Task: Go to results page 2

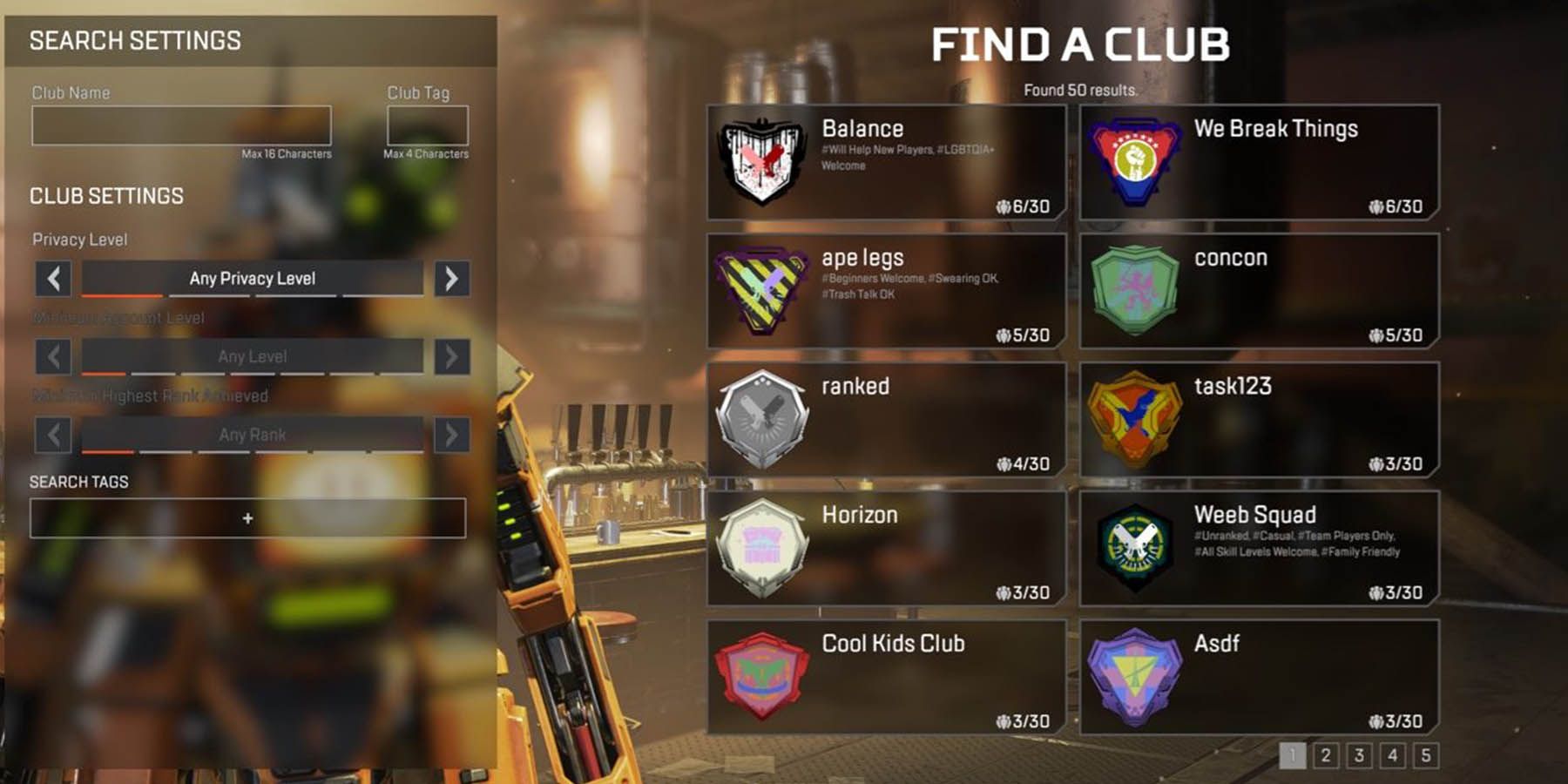Action: point(1326,755)
